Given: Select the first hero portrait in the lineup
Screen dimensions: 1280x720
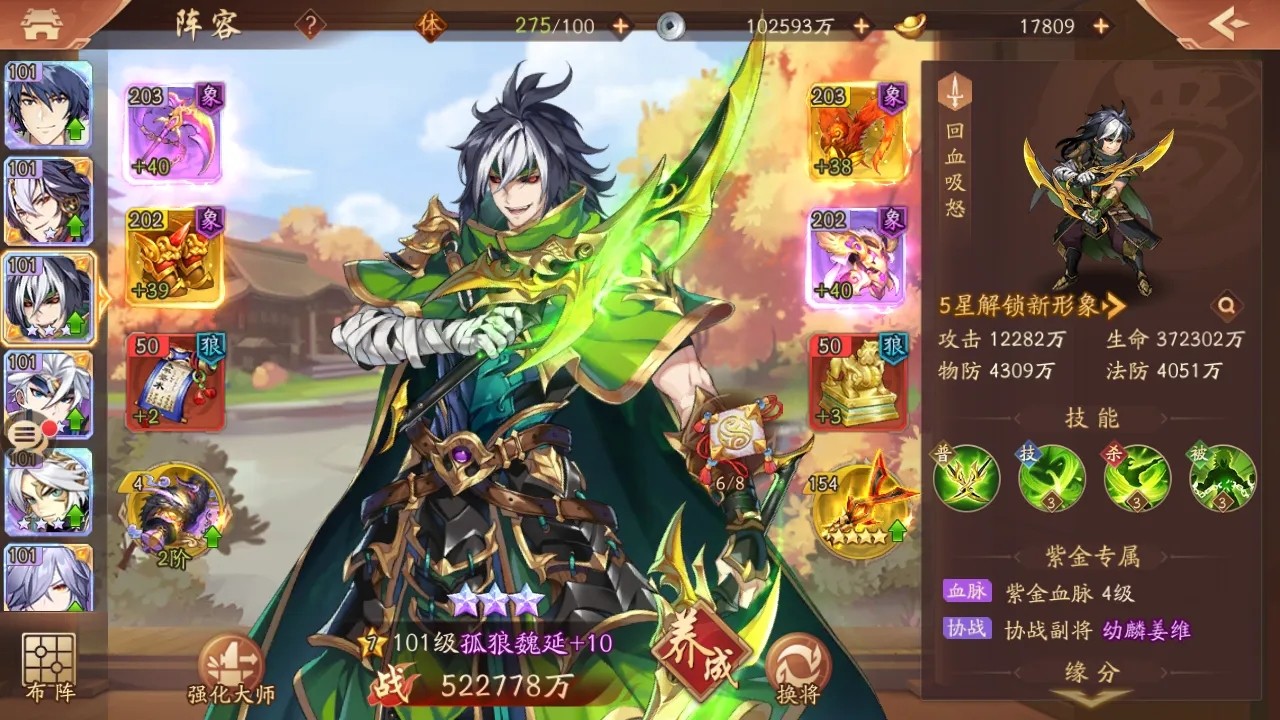Looking at the screenshot, I should tap(49, 105).
